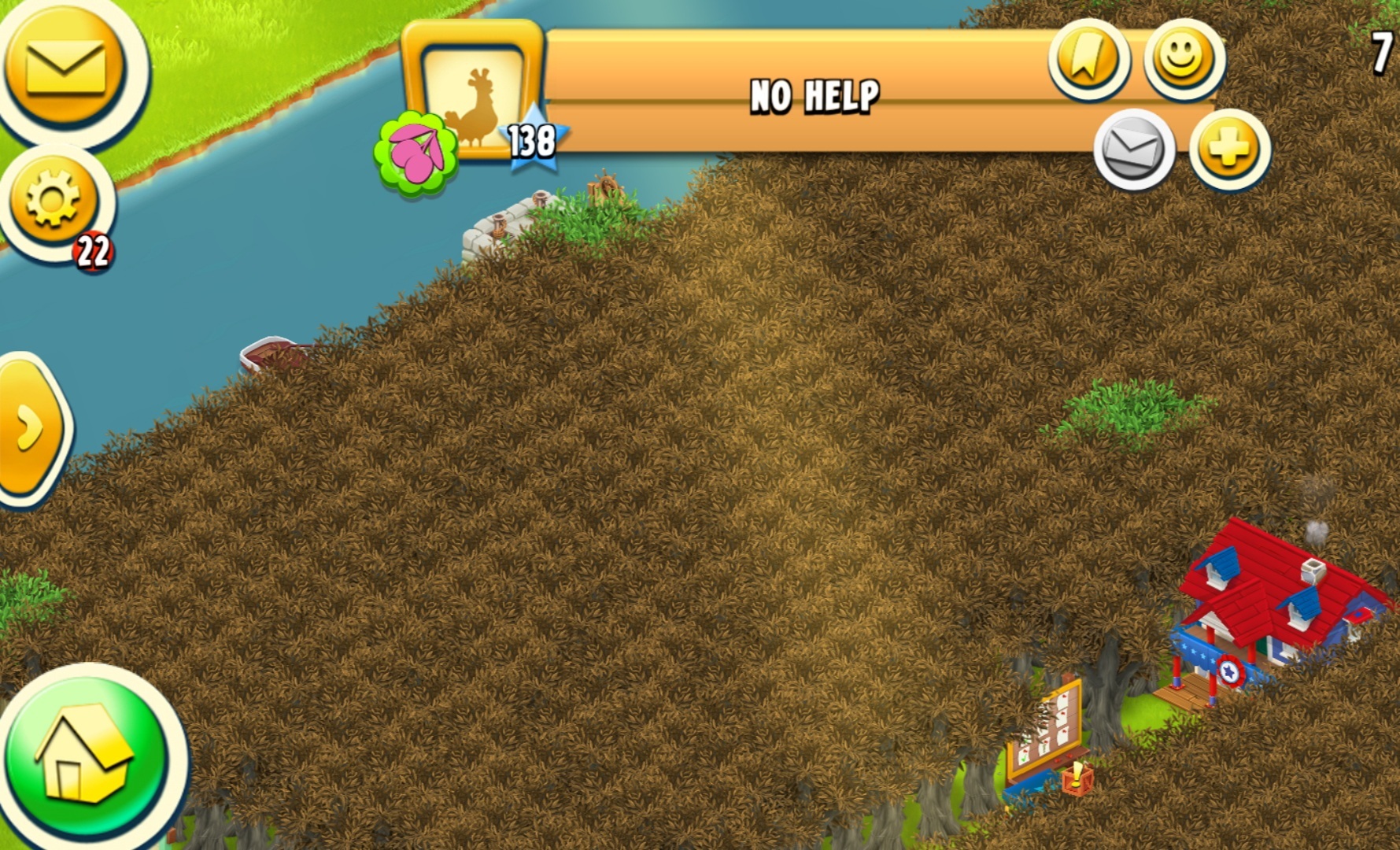This screenshot has height=850, width=1400.
Task: Tap the smiley face button
Action: [1183, 58]
